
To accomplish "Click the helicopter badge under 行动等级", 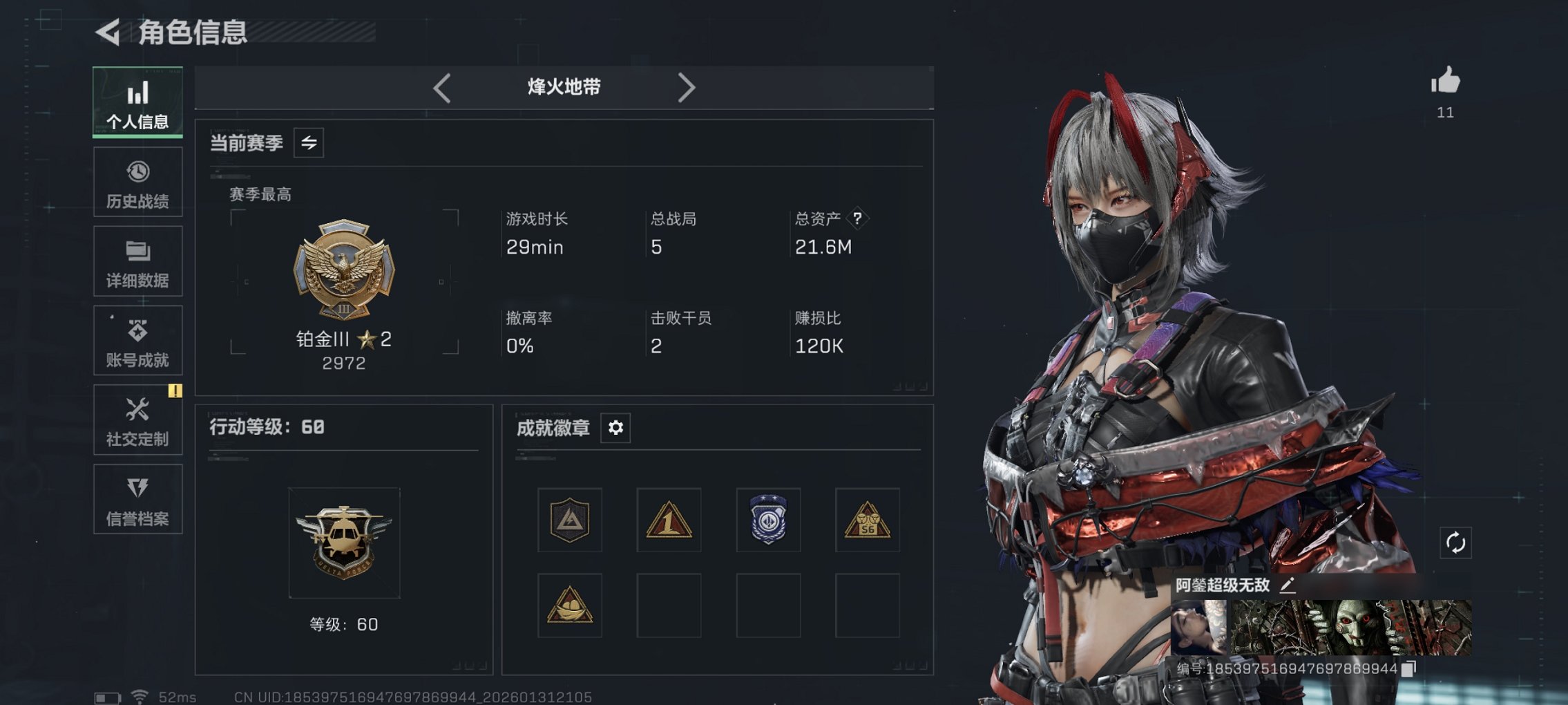I will (345, 543).
